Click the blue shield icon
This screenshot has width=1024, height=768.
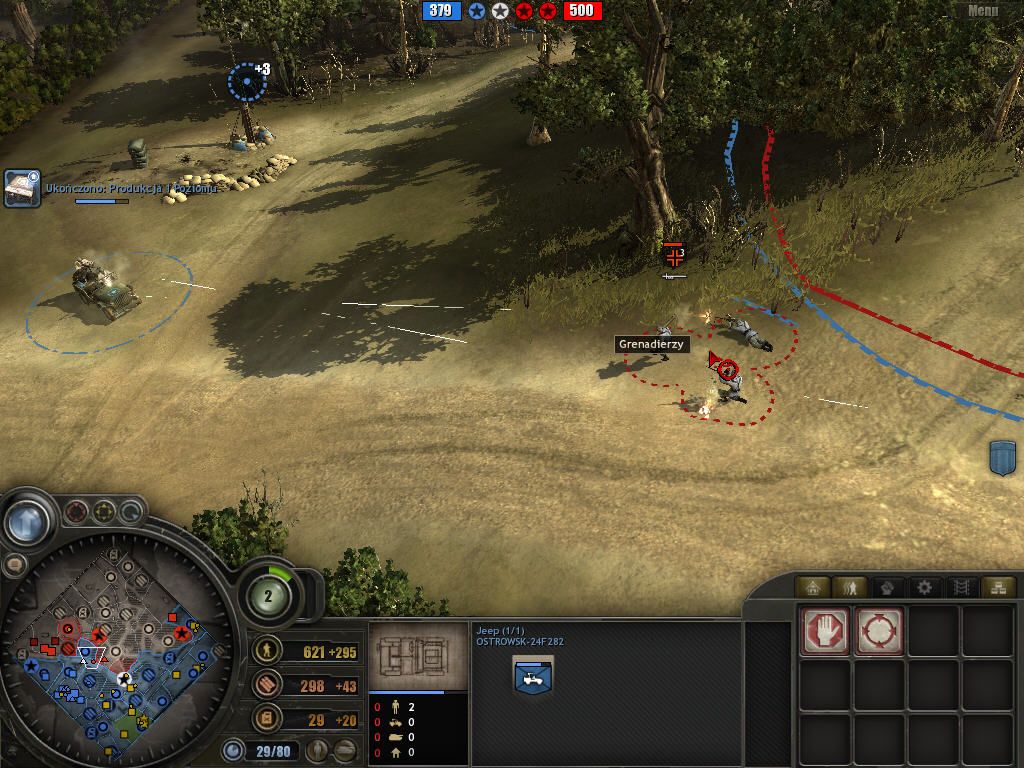coord(1005,458)
